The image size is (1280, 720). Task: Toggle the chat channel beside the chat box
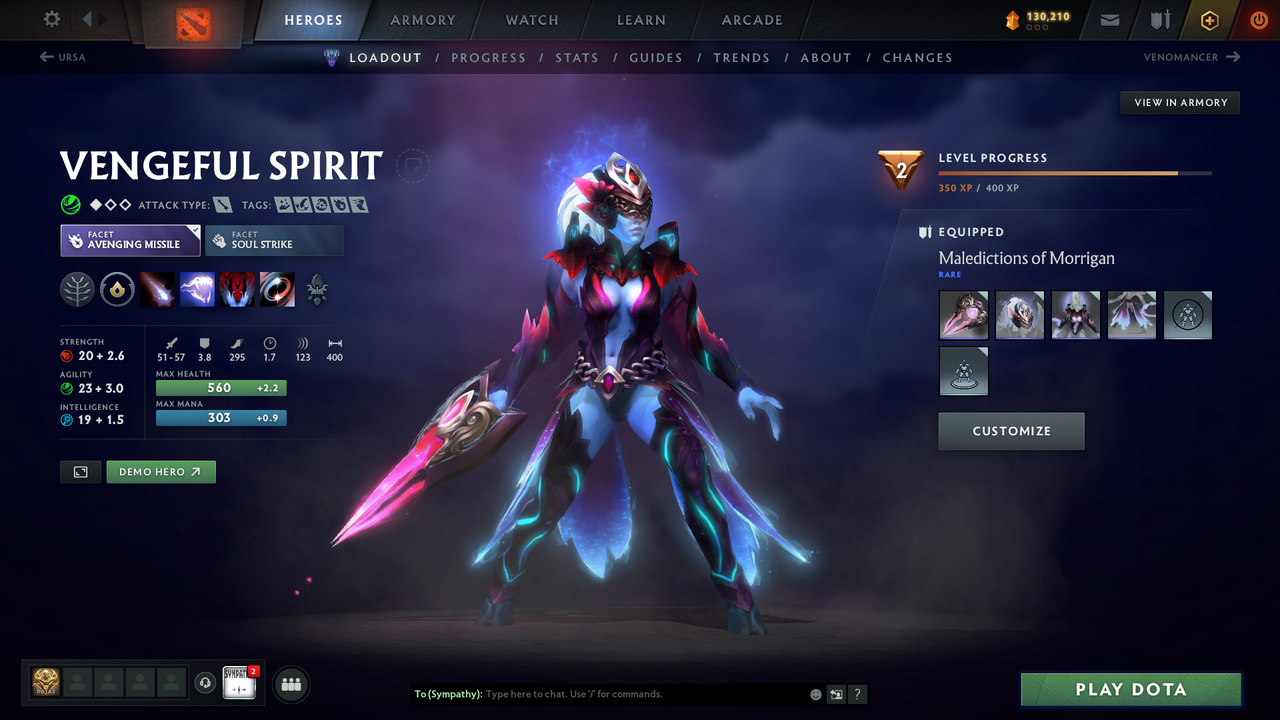[x=836, y=693]
